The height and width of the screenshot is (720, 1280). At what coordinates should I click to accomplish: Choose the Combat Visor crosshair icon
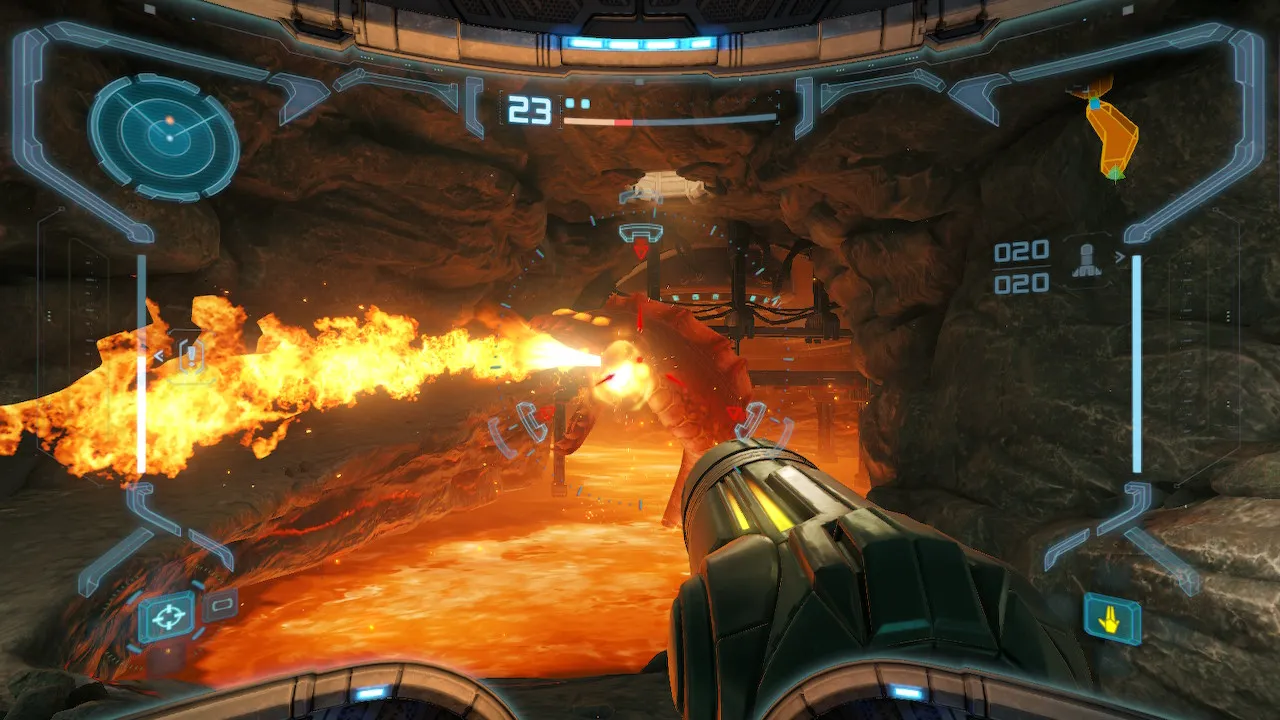(x=166, y=616)
